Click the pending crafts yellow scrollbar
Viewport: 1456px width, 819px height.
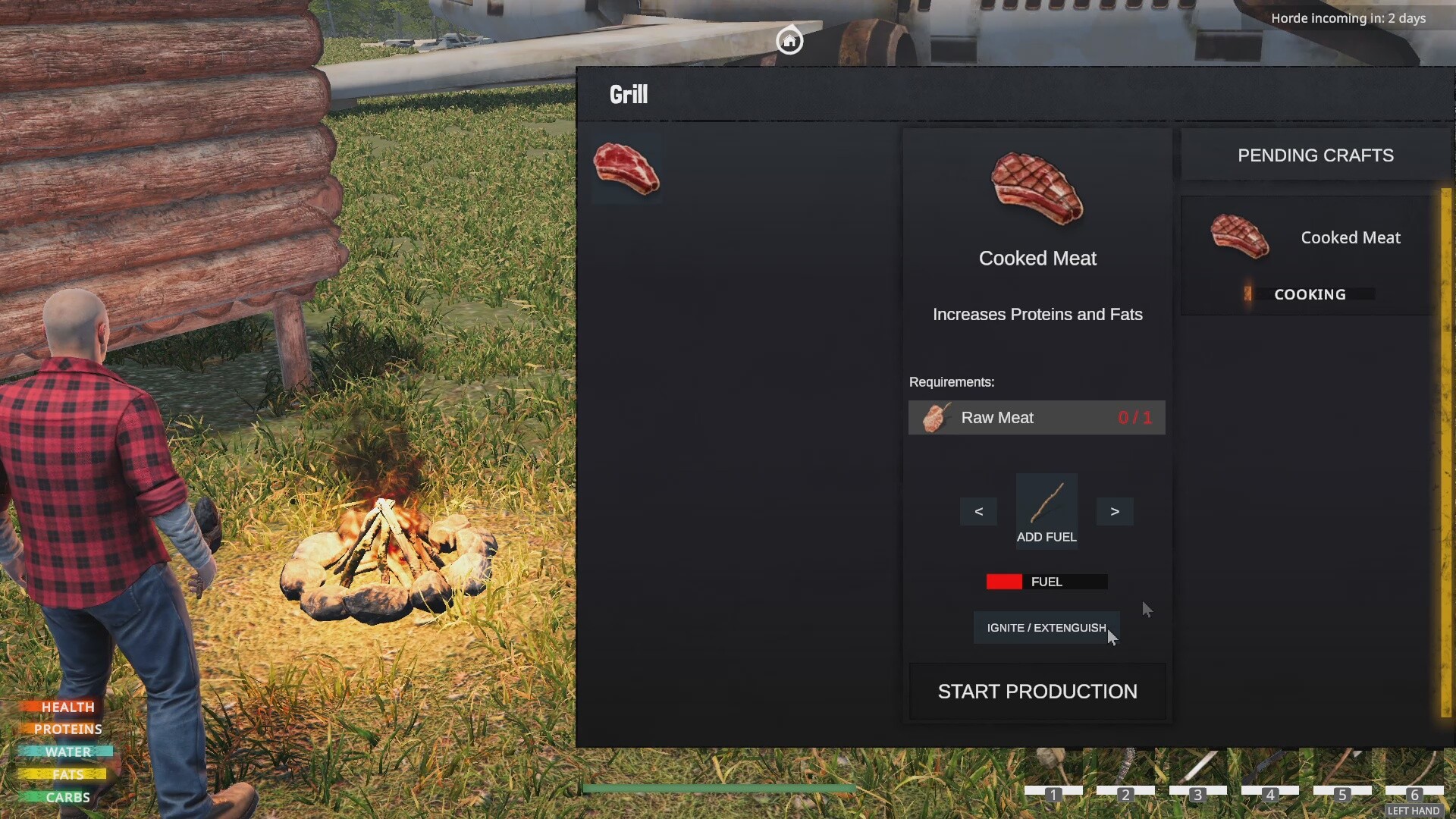tap(1446, 452)
